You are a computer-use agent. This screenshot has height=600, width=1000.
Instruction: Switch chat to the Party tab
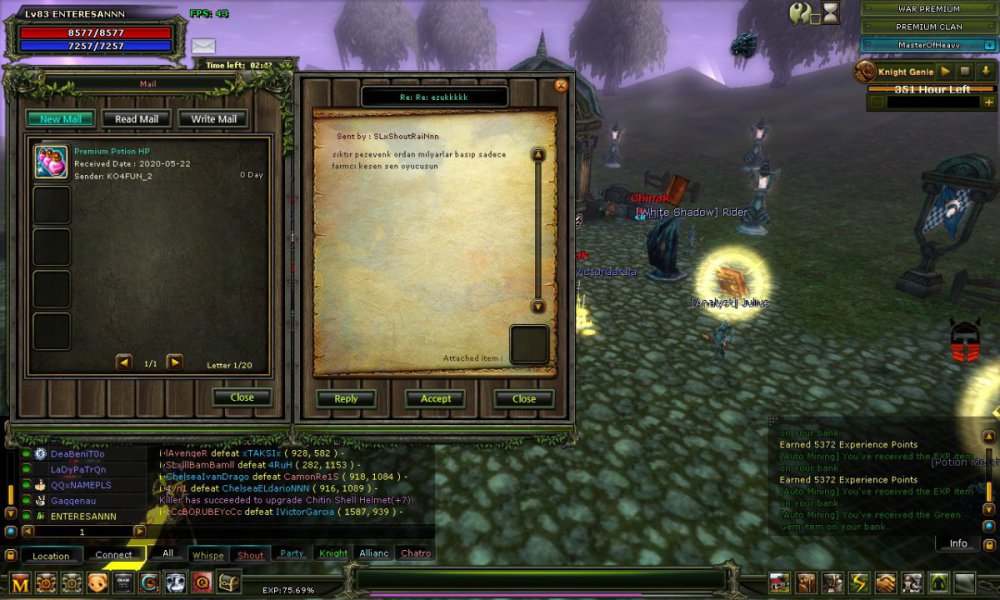point(292,553)
